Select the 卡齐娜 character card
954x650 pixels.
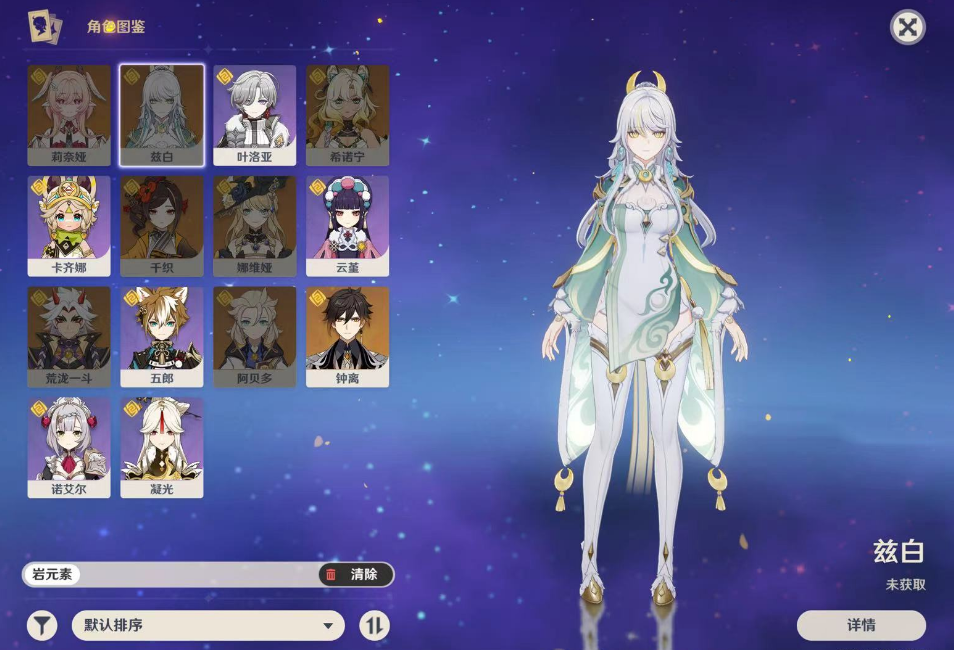pyautogui.click(x=69, y=226)
